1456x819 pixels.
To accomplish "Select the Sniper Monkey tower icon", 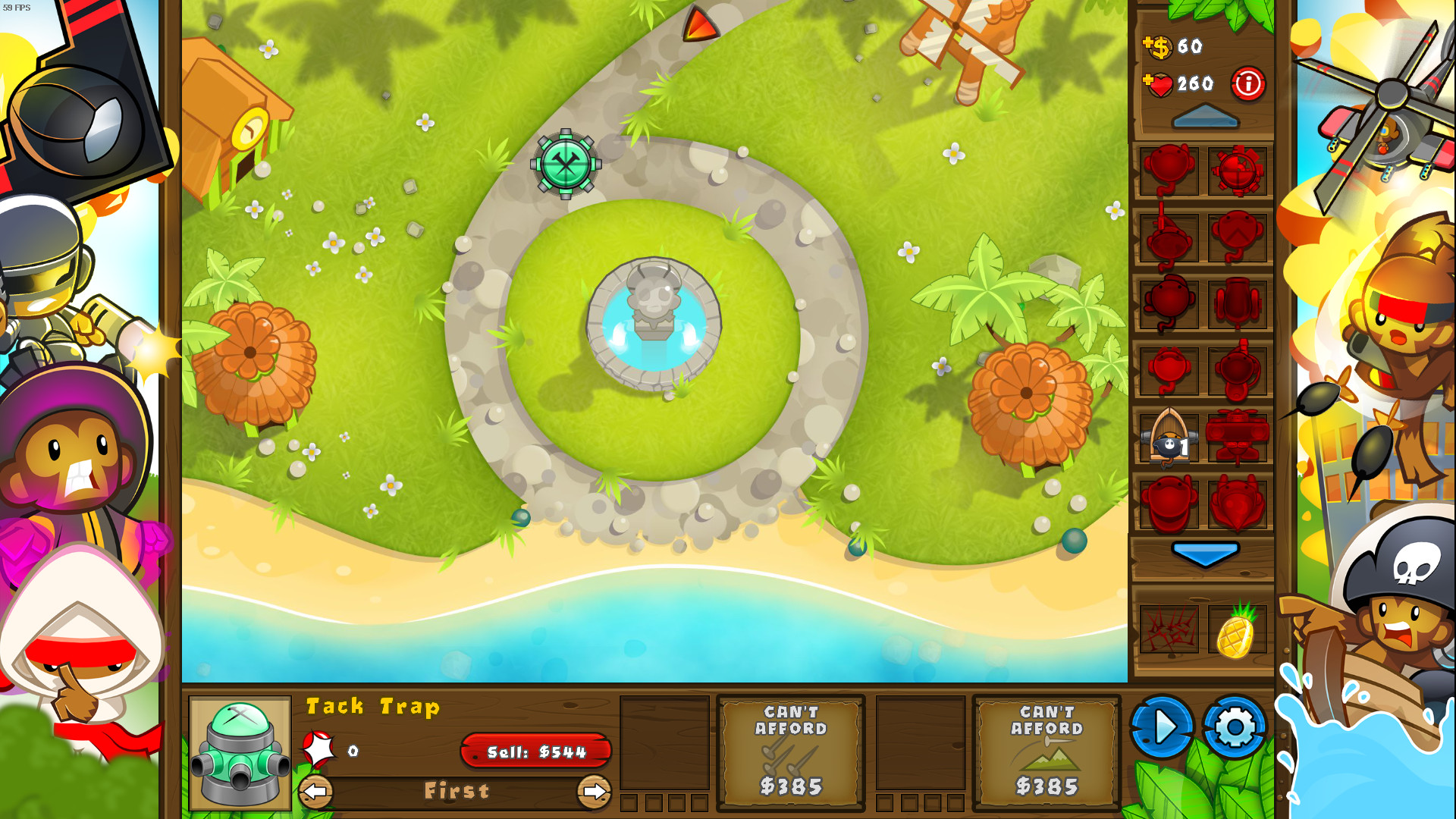I will [x=1168, y=238].
